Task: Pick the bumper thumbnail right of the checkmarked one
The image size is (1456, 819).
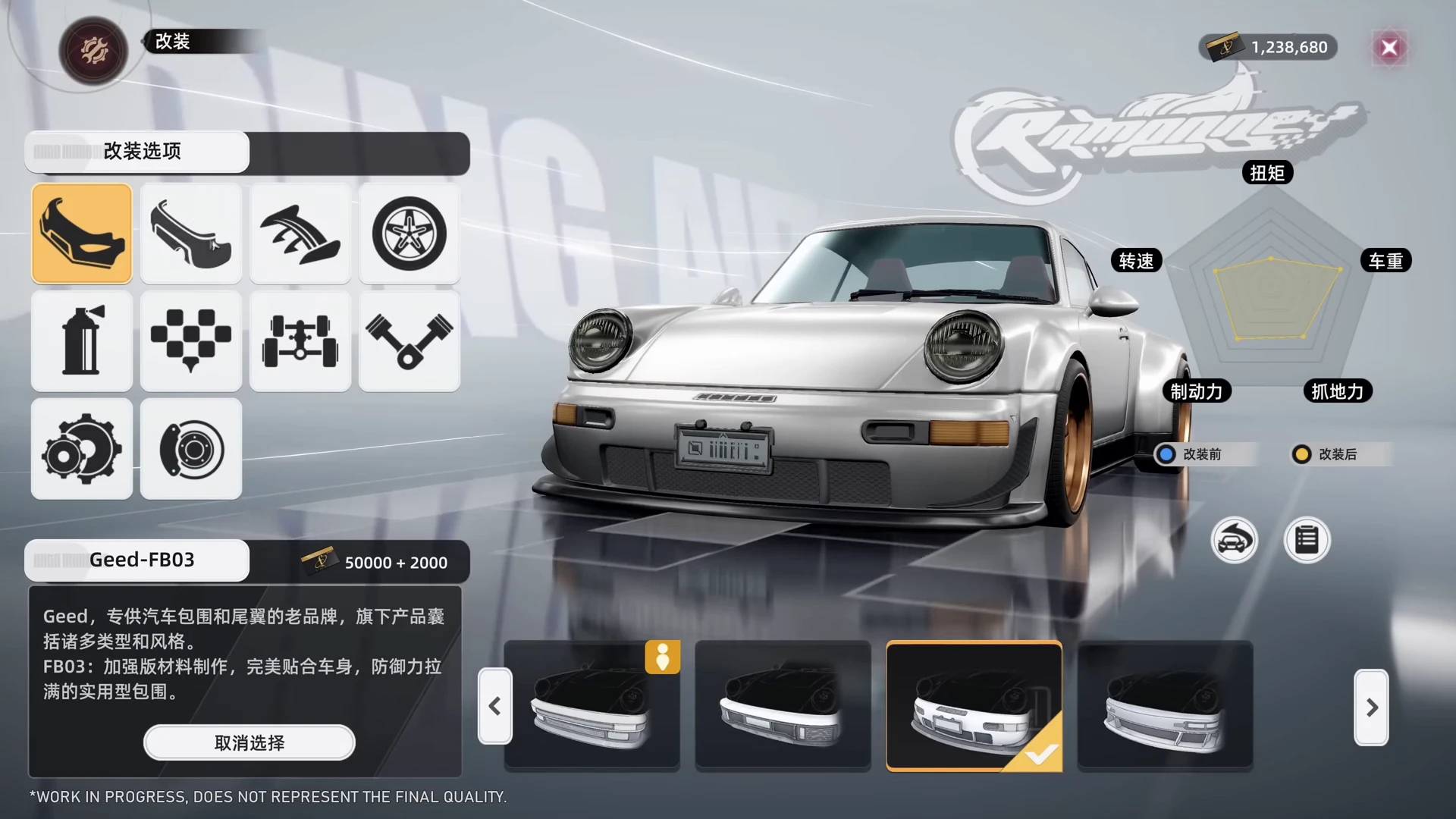Action: [1165, 706]
